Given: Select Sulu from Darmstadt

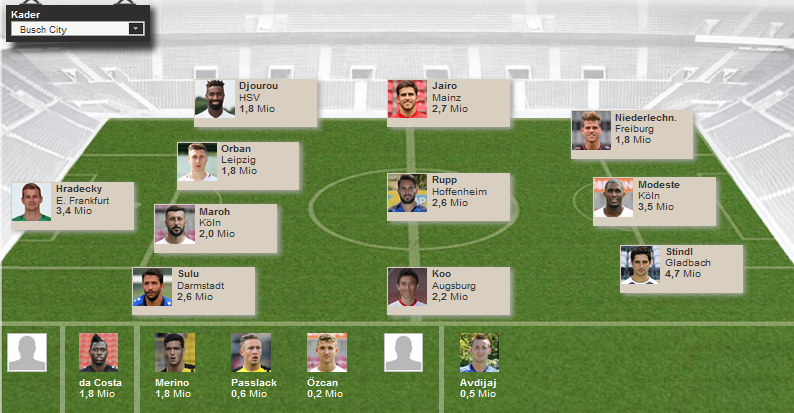Looking at the screenshot, I should pyautogui.click(x=193, y=287).
